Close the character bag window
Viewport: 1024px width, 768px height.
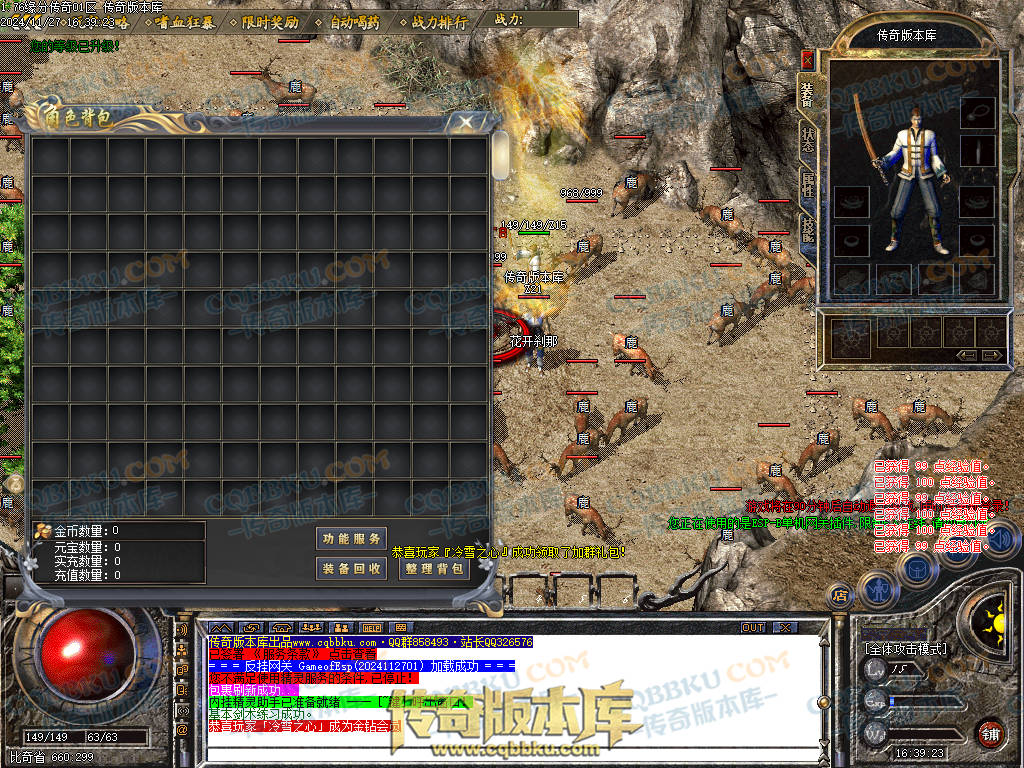coord(466,122)
